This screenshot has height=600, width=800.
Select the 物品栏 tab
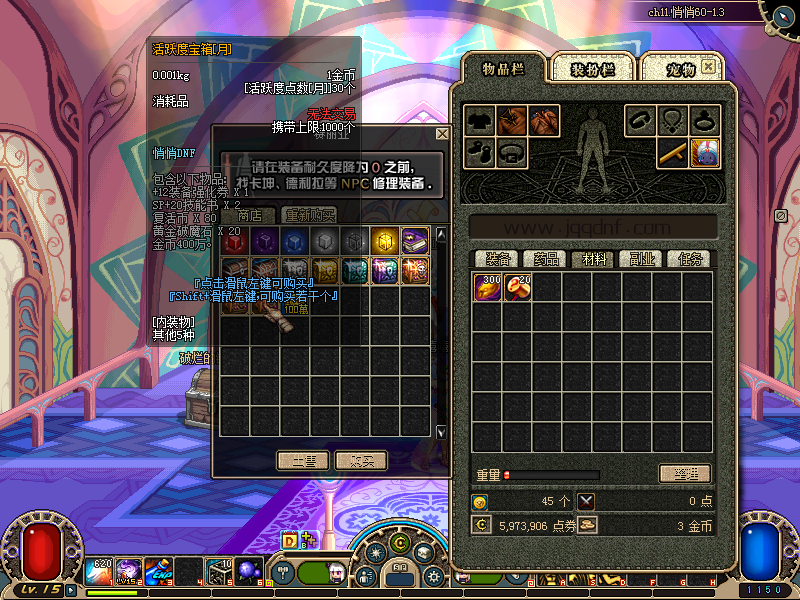[503, 69]
